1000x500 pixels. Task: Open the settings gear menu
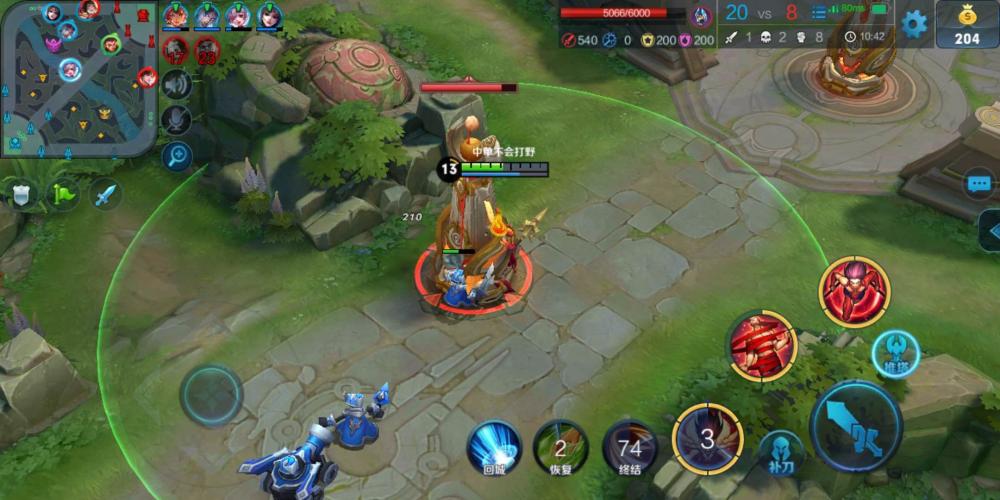pos(914,24)
